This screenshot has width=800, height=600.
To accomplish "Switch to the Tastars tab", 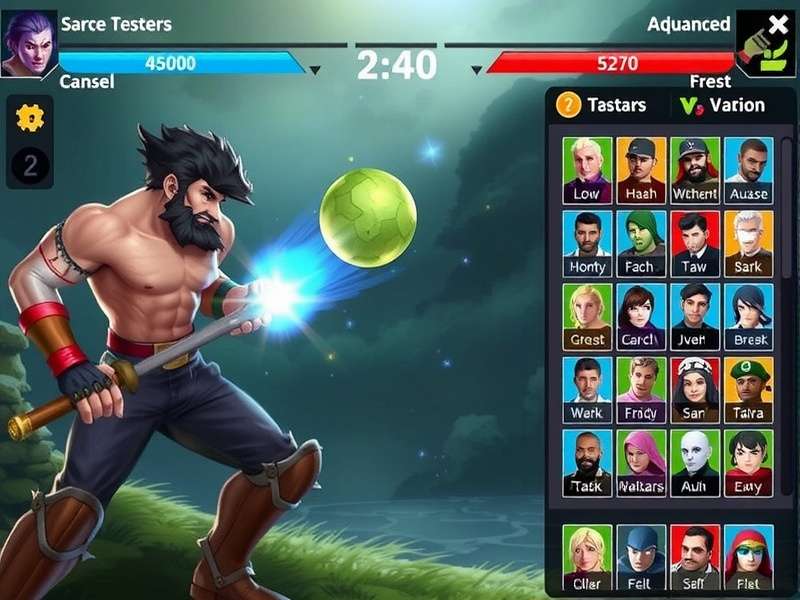I will [601, 105].
